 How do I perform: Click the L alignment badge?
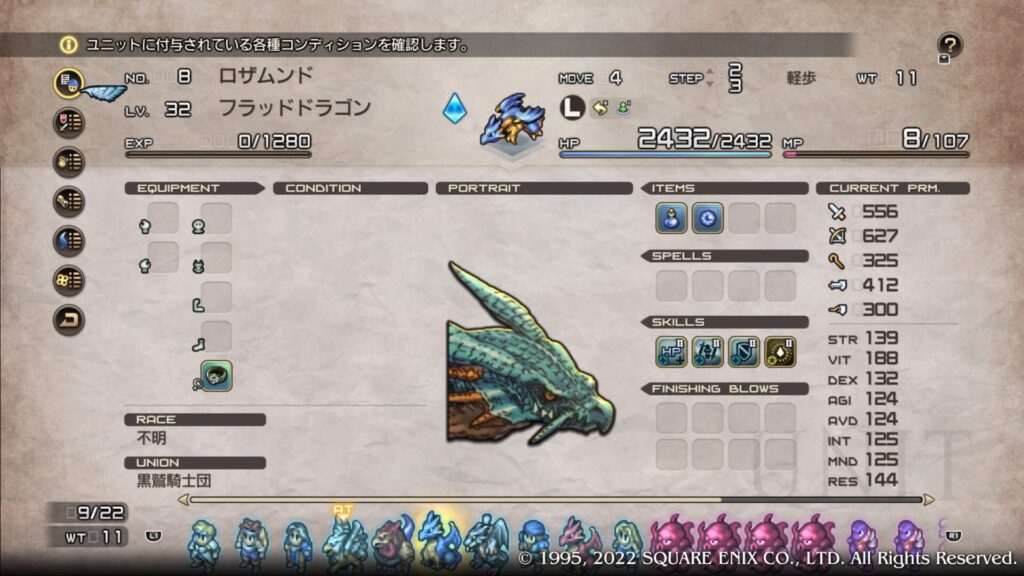571,107
